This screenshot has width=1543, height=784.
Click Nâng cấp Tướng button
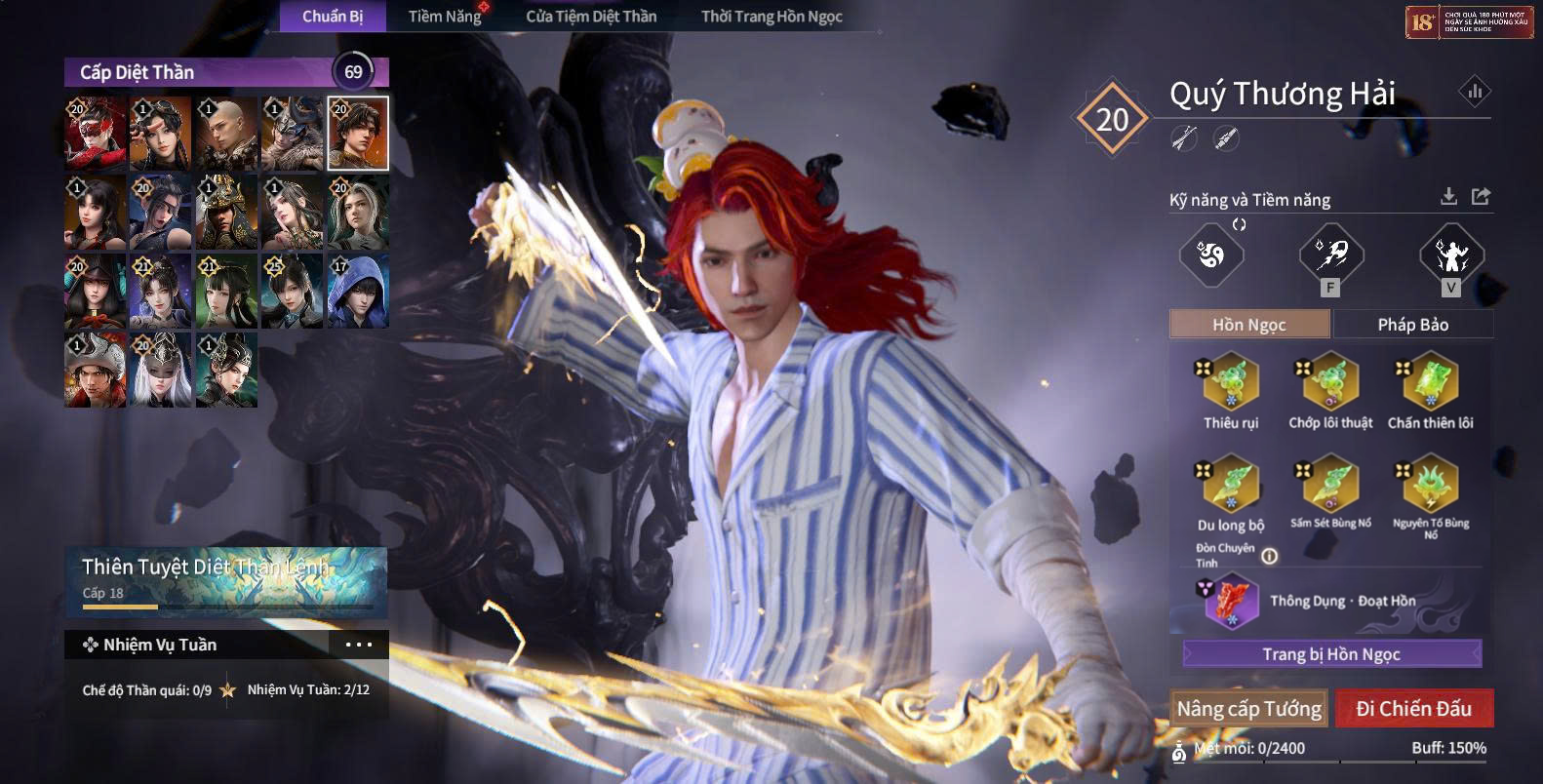click(1248, 709)
